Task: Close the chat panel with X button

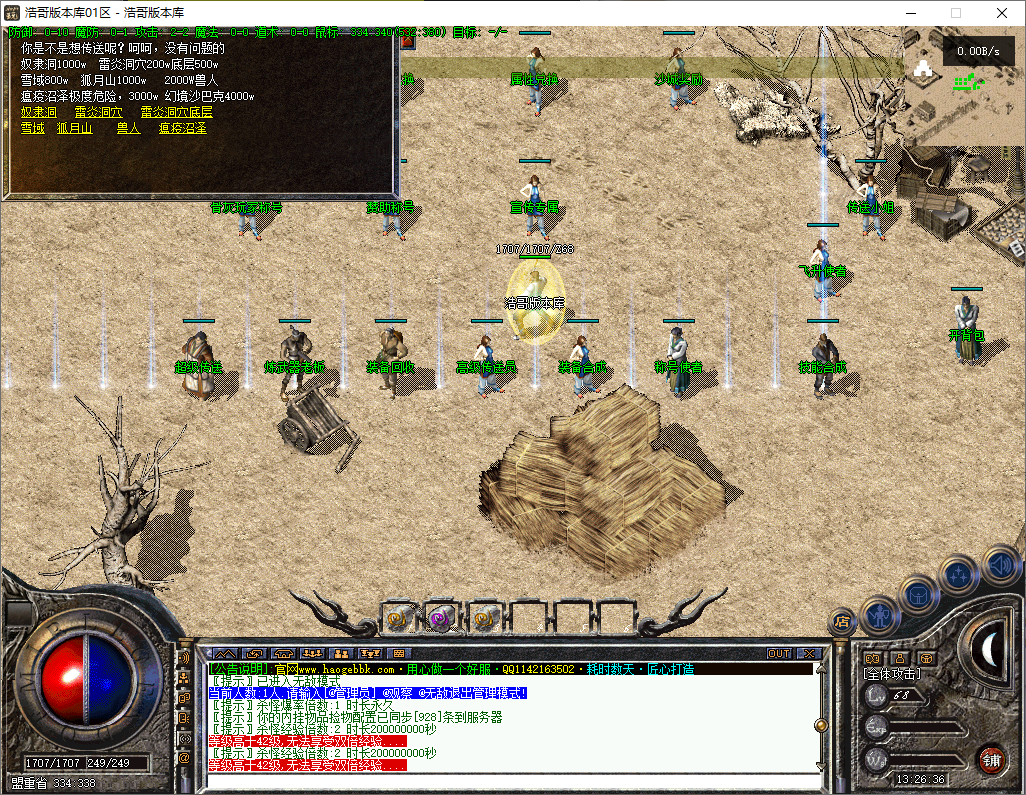Action: pos(808,654)
